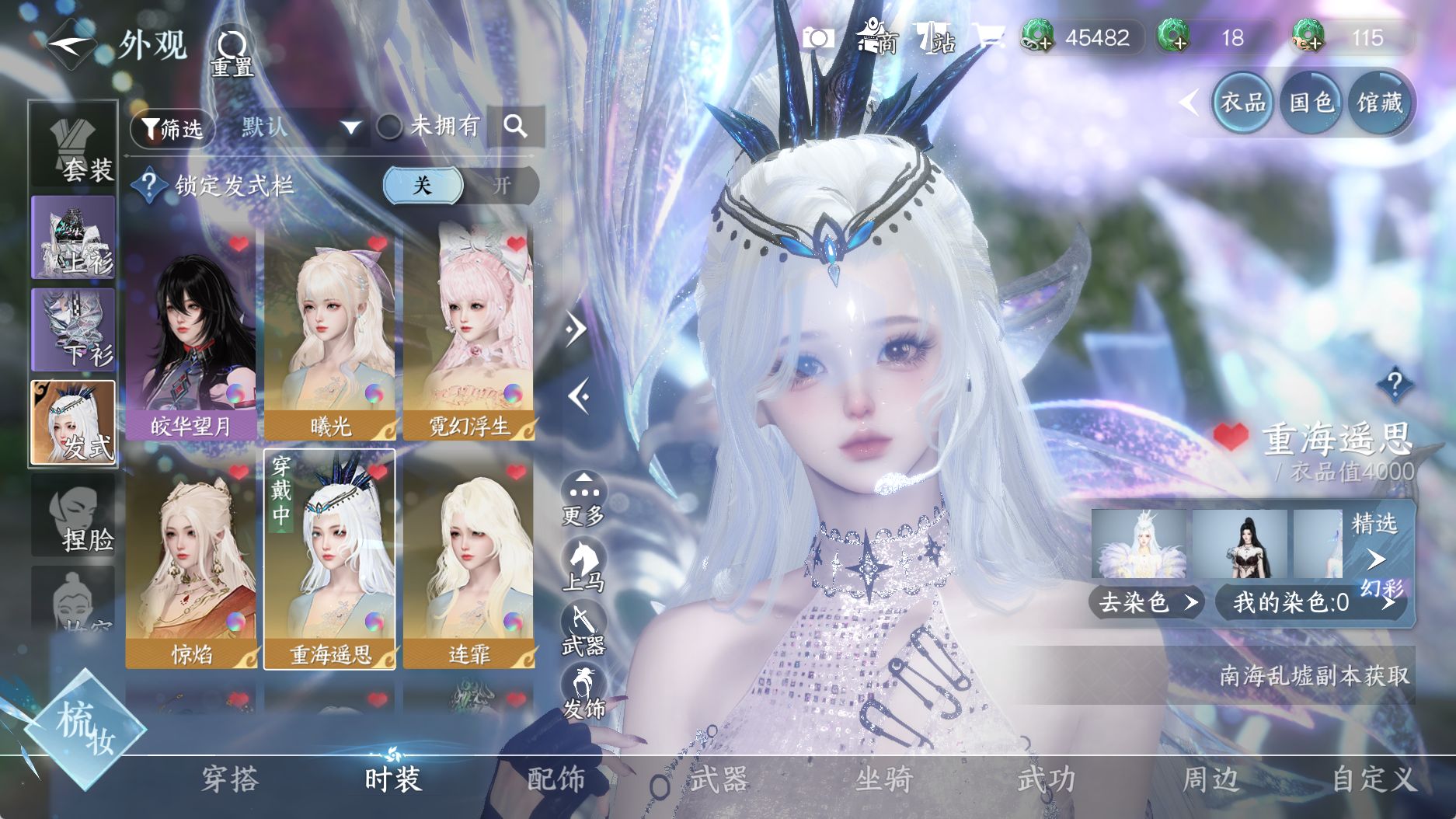1456x819 pixels.
Task: Open the 捏脸 face customization category
Action: click(x=74, y=517)
